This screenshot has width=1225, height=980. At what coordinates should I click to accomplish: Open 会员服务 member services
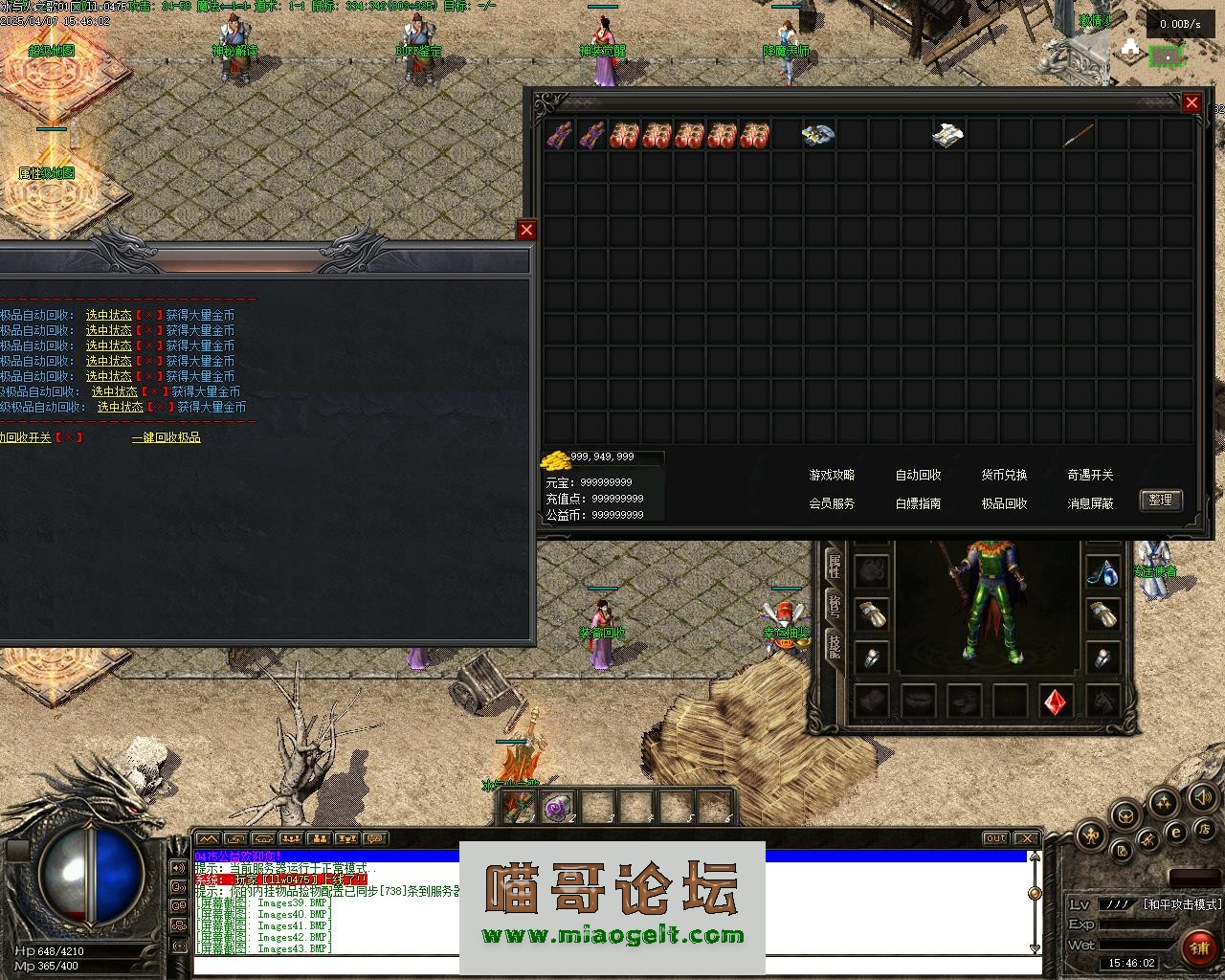coord(832,503)
